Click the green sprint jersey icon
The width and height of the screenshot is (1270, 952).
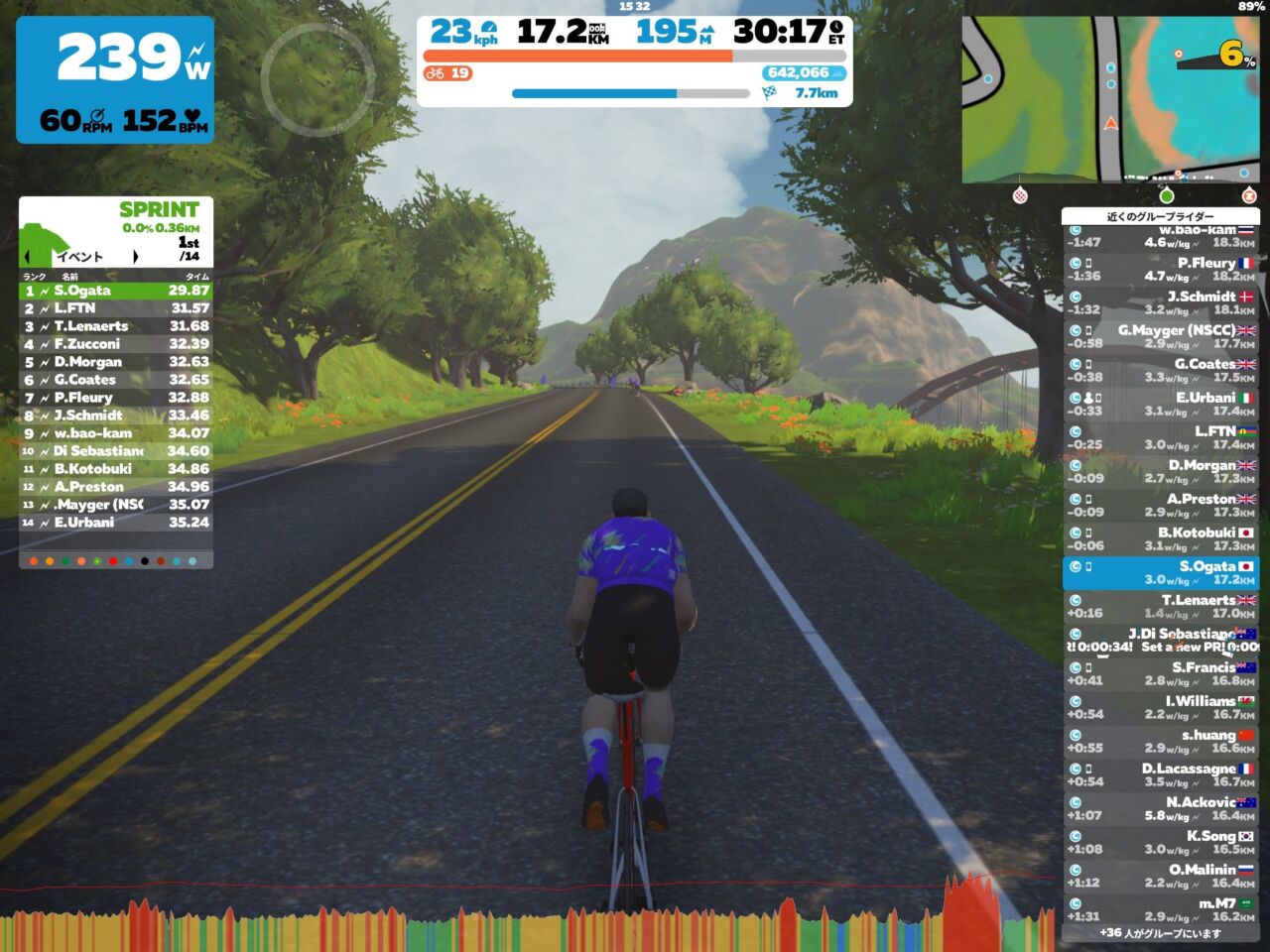(x=44, y=234)
